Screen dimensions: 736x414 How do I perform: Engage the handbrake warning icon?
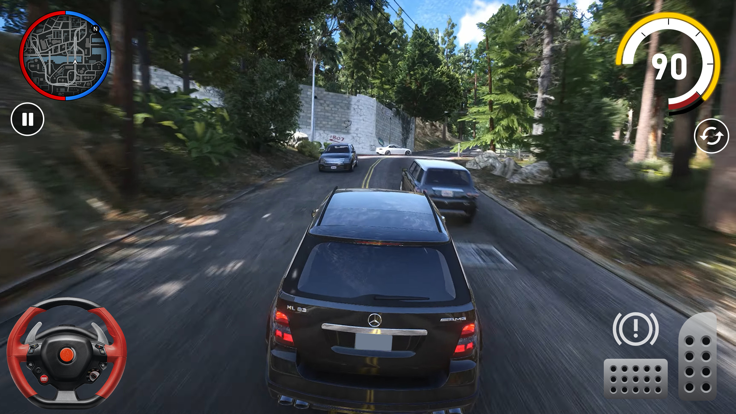point(635,329)
